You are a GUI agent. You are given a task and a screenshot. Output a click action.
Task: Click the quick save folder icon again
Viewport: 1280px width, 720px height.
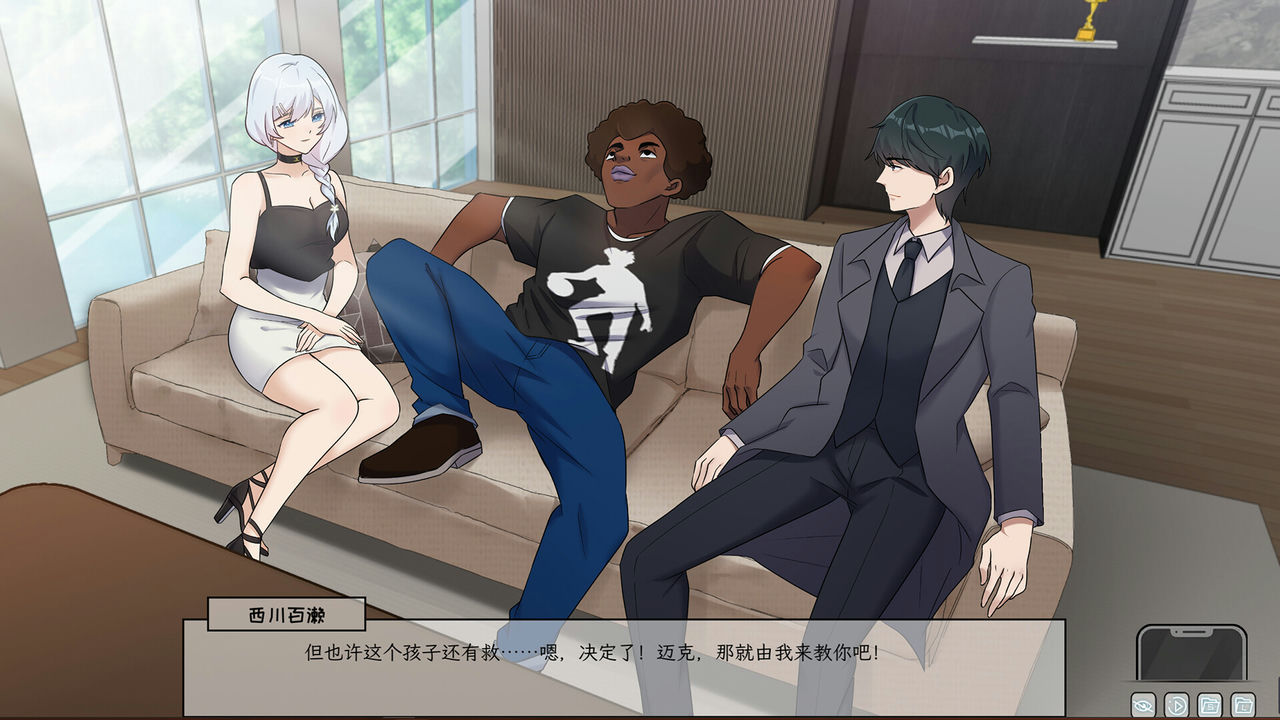(1210, 705)
